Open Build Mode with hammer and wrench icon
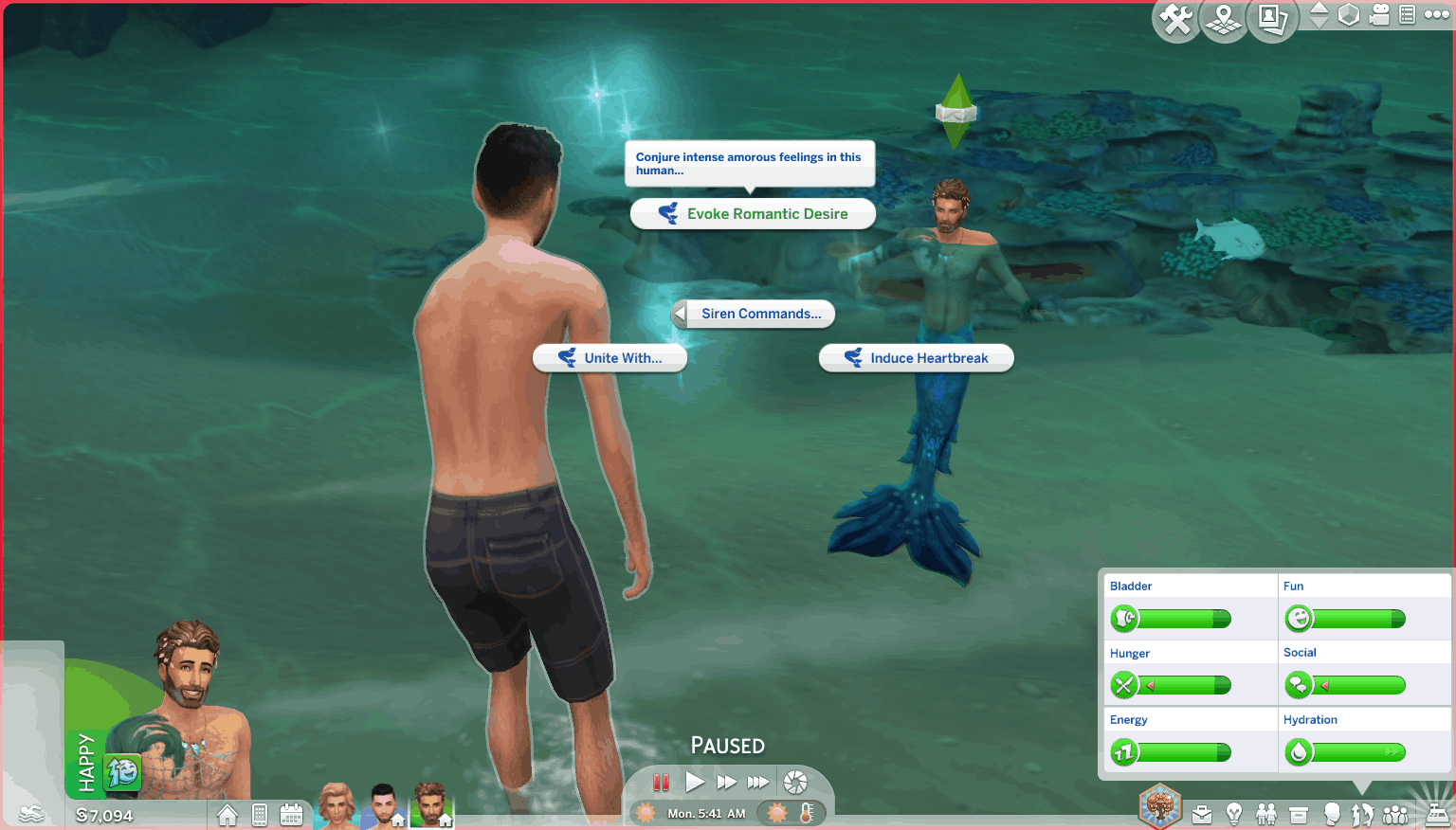Screen dimensions: 1456x830 [1176, 19]
